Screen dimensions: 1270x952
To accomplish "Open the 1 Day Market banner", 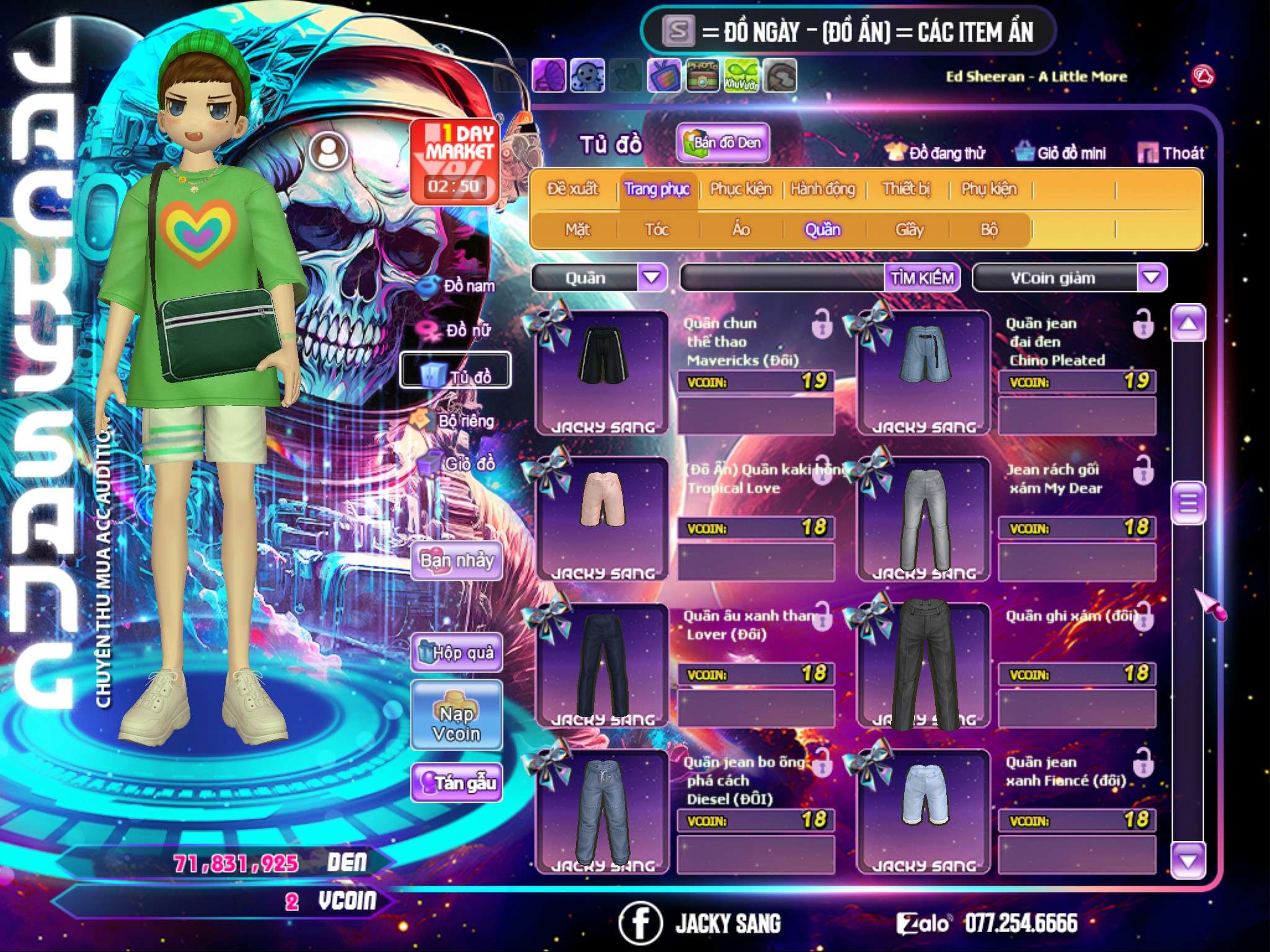I will 455,161.
